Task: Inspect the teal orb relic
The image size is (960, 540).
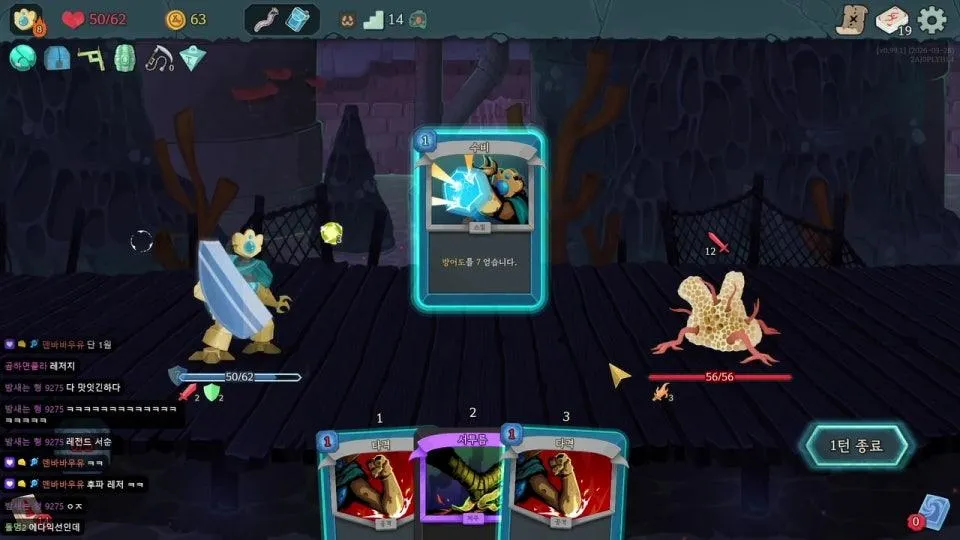Action: 23,58
